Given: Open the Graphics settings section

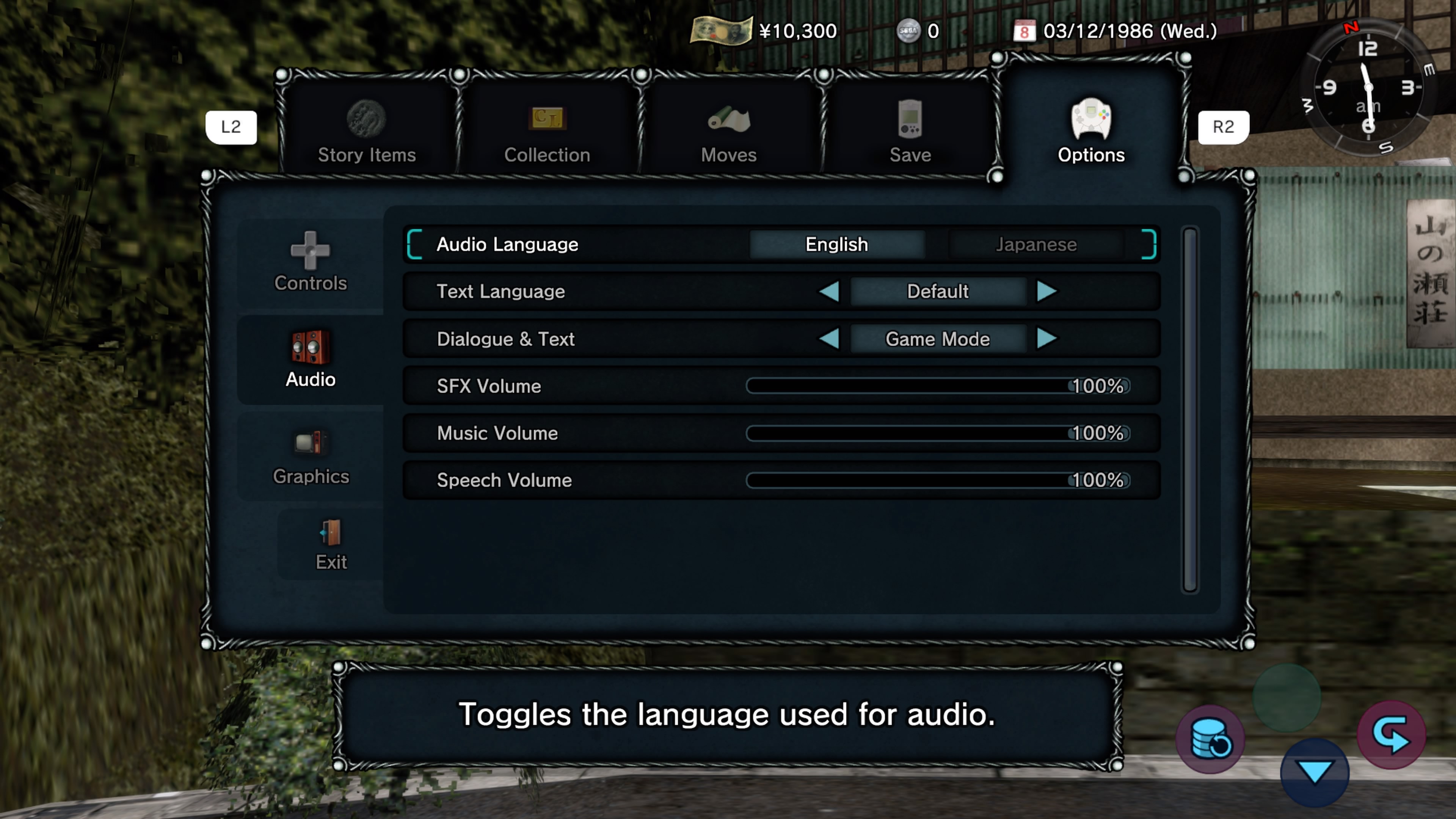Looking at the screenshot, I should tap(310, 457).
